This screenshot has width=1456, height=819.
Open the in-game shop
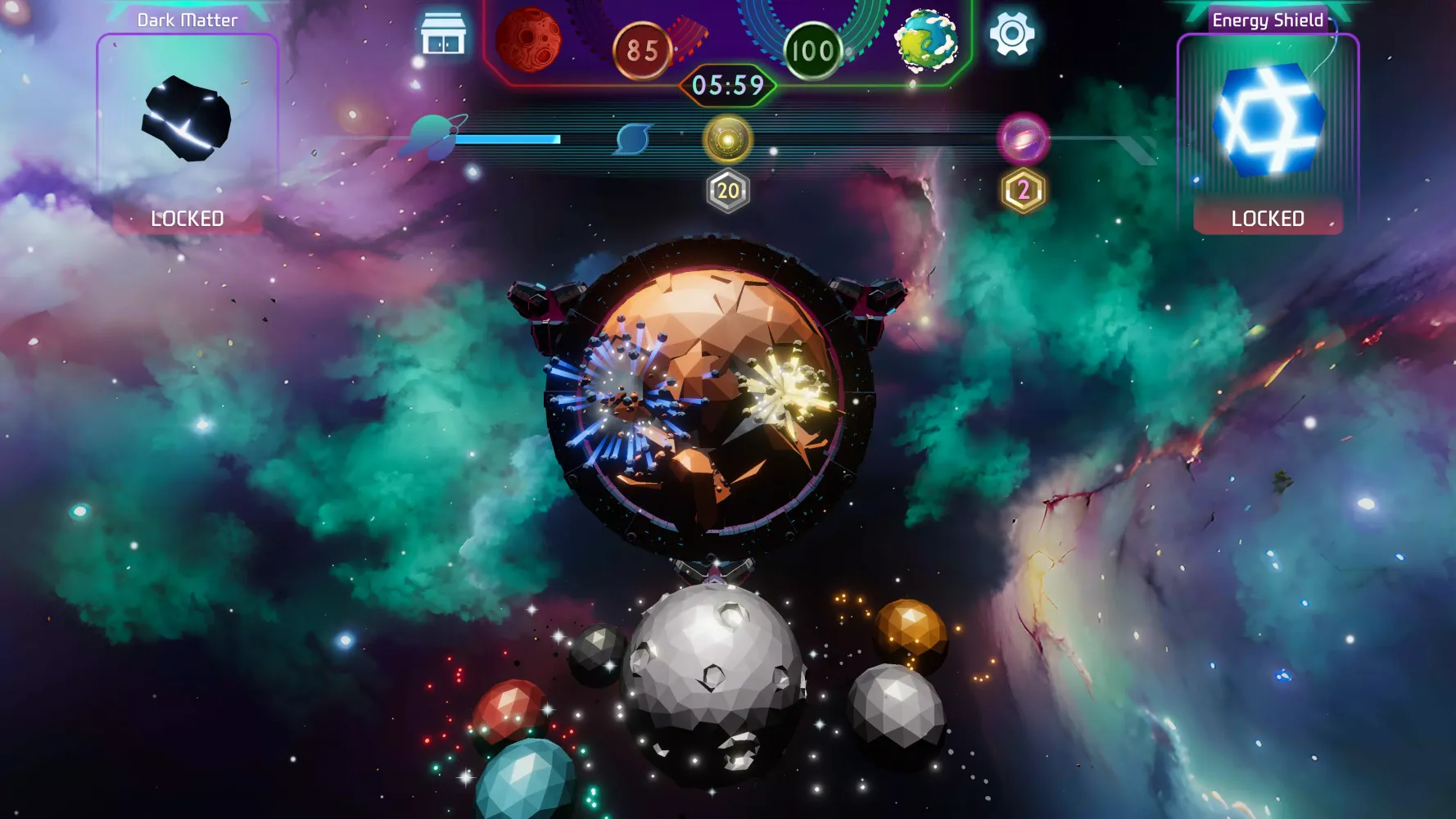pyautogui.click(x=445, y=34)
